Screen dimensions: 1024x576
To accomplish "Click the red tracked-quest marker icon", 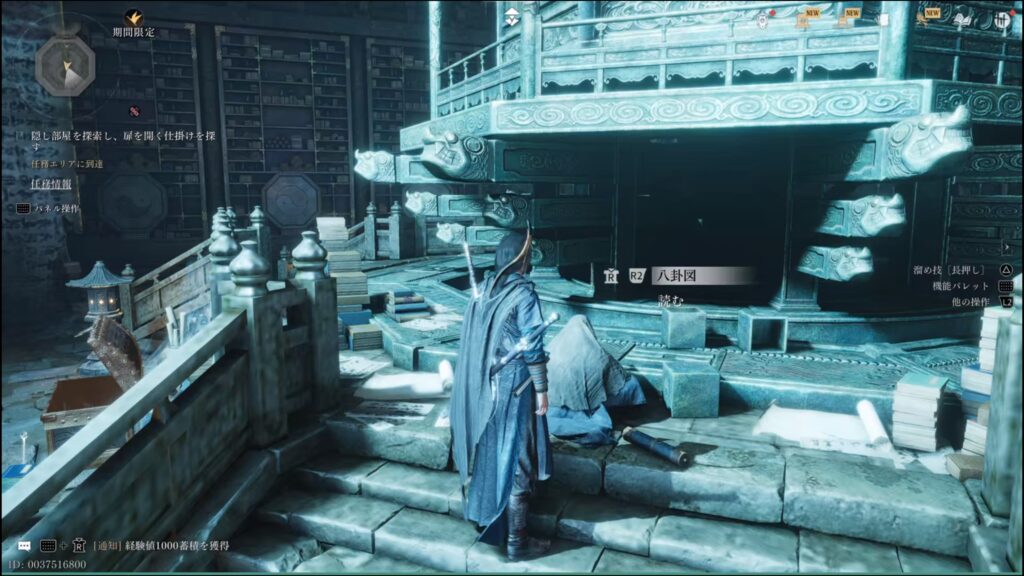I will pos(133,109).
